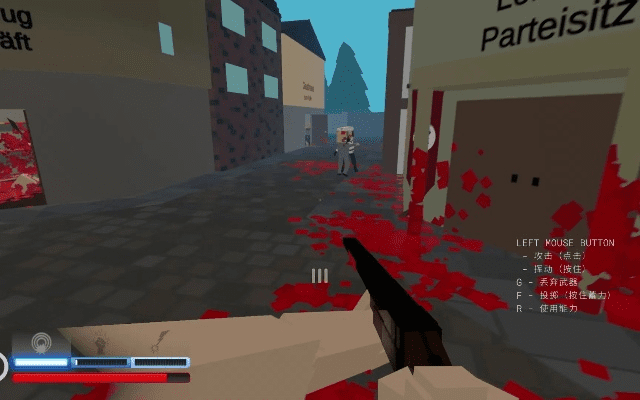This screenshot has width=640, height=400.
Task: Select the shockwave rings ability icon
Action: click(x=41, y=342)
